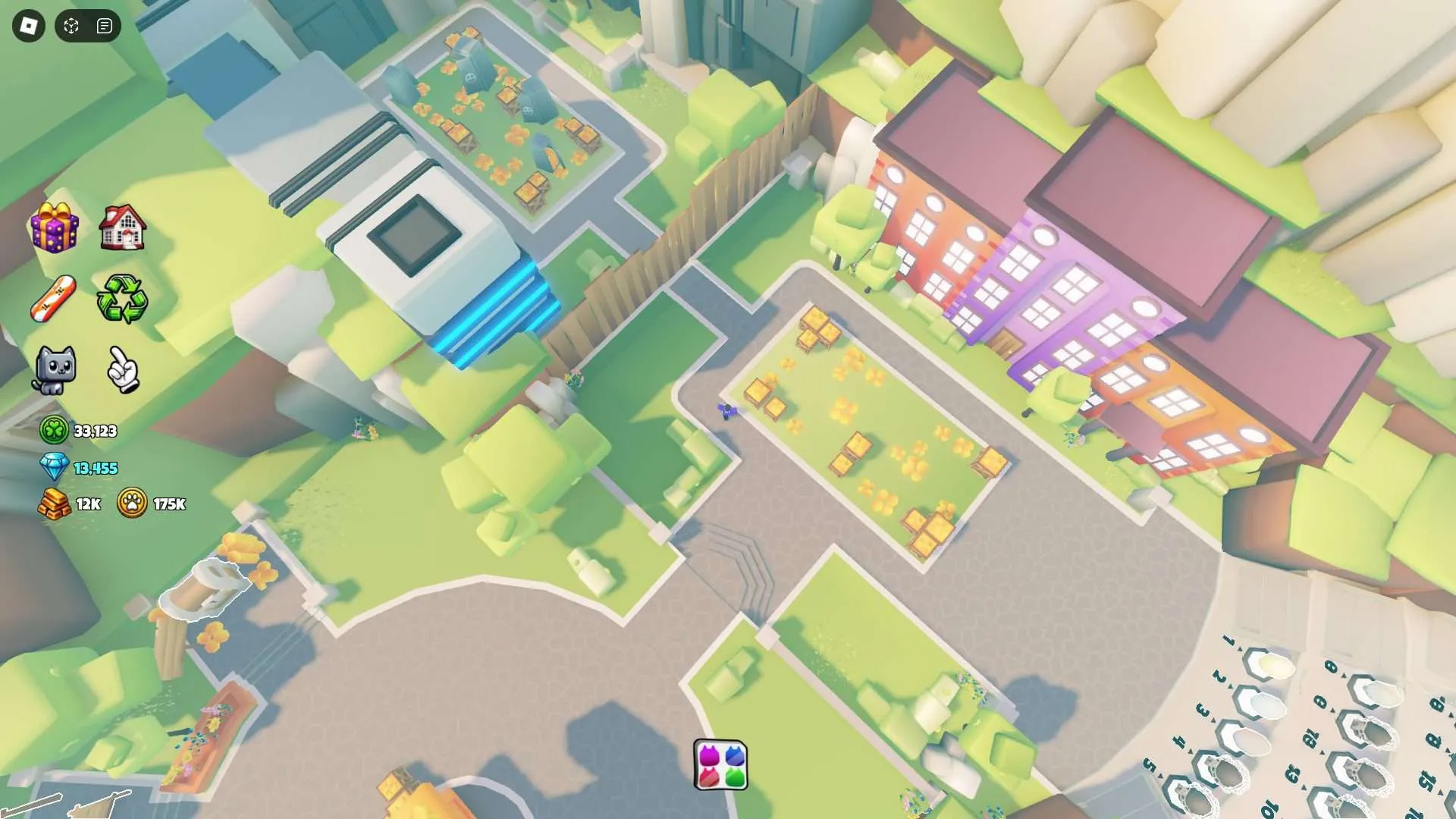
Task: Click the blue diamond gems icon
Action: [x=54, y=467]
